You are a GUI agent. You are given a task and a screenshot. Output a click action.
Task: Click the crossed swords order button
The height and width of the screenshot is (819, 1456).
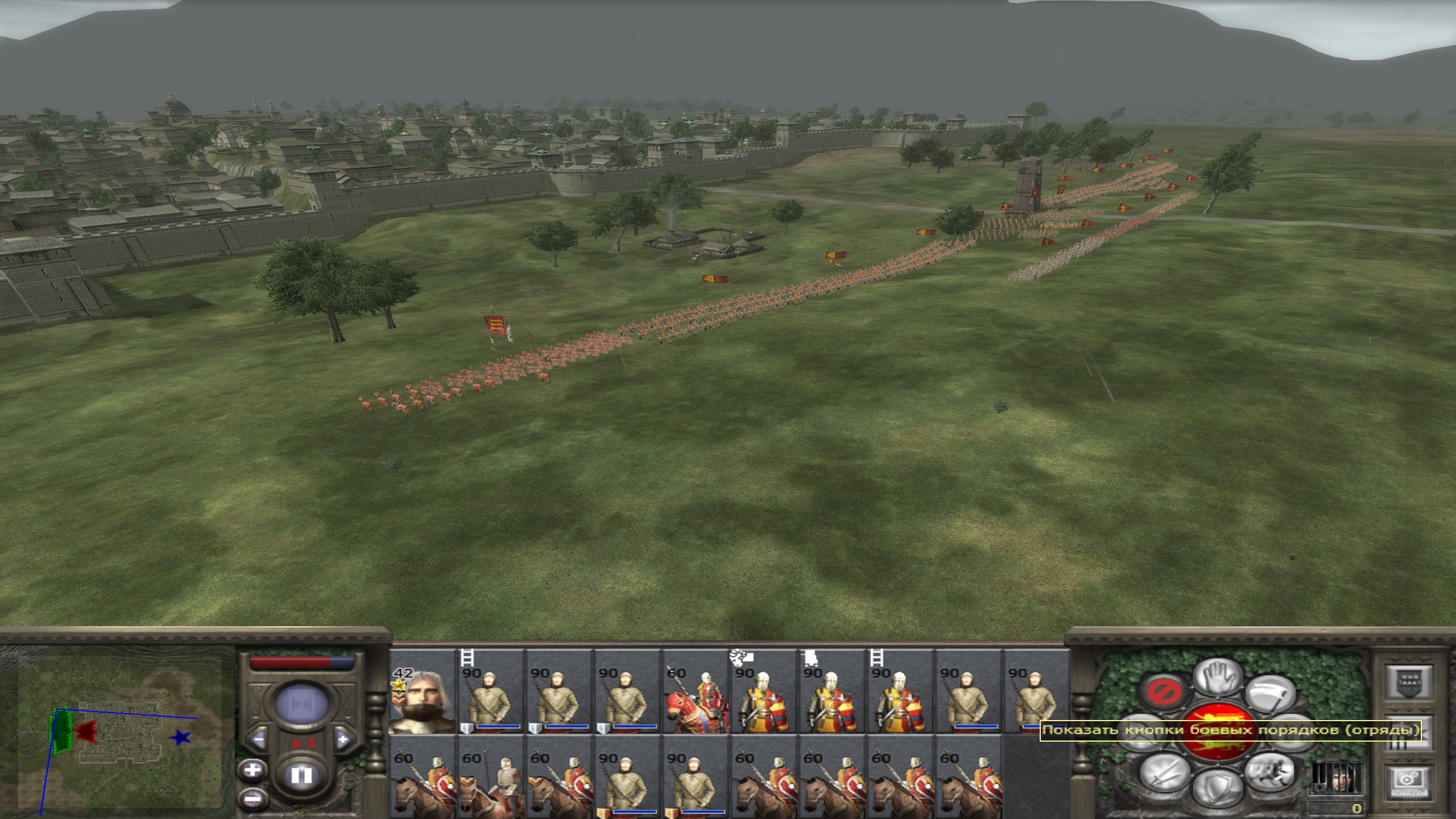(1164, 772)
